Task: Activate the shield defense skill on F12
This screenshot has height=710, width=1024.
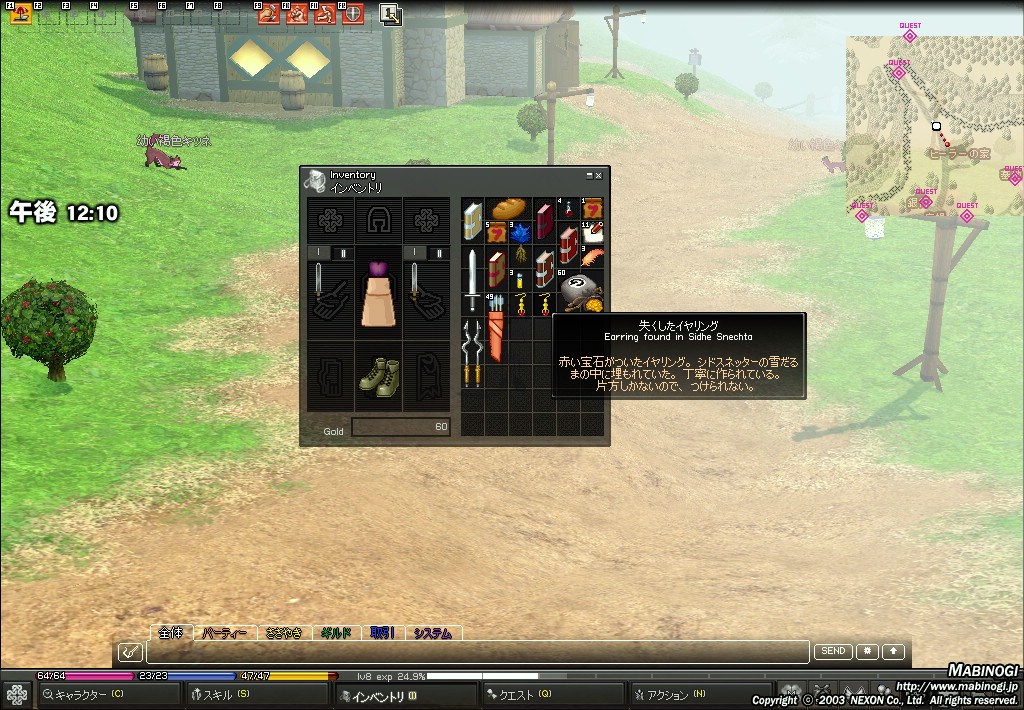Action: [x=353, y=14]
